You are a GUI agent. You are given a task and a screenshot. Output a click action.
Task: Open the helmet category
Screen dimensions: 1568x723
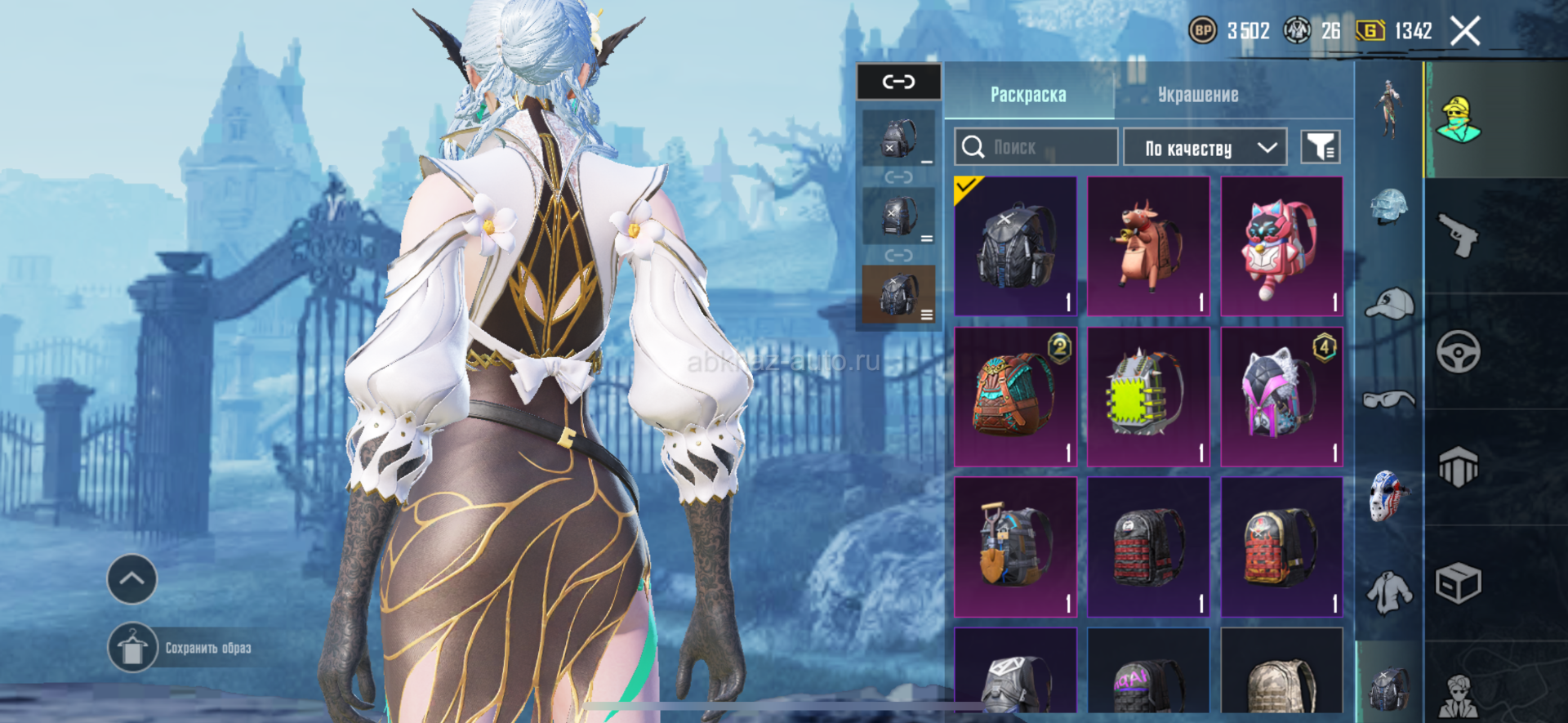(1388, 206)
